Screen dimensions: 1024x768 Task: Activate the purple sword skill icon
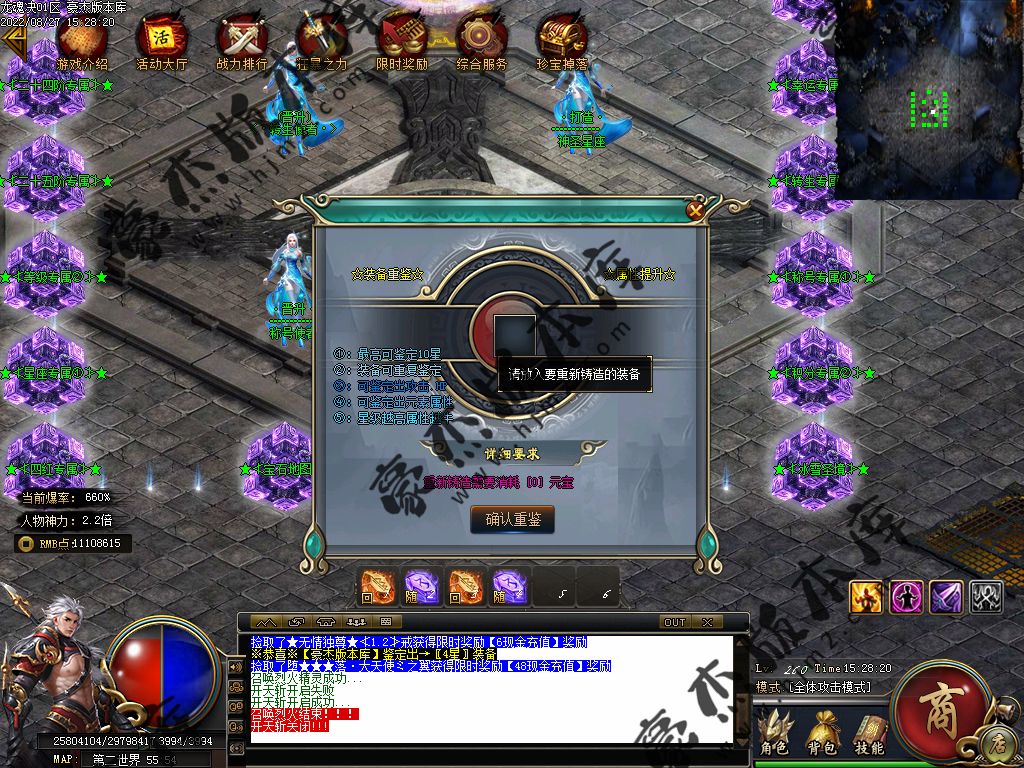946,597
